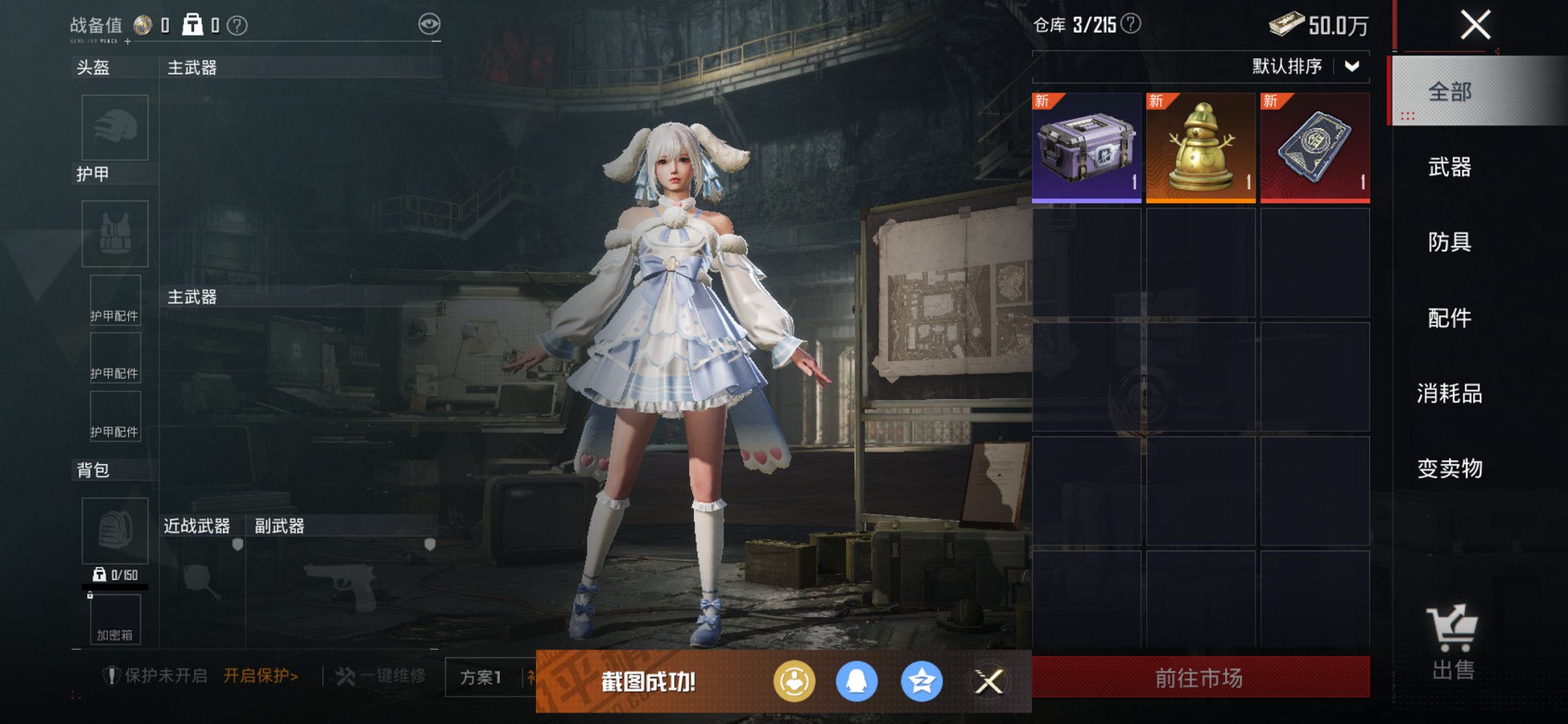This screenshot has width=1568, height=724.
Task: Click the 前往市场 market button
Action: pos(1200,676)
